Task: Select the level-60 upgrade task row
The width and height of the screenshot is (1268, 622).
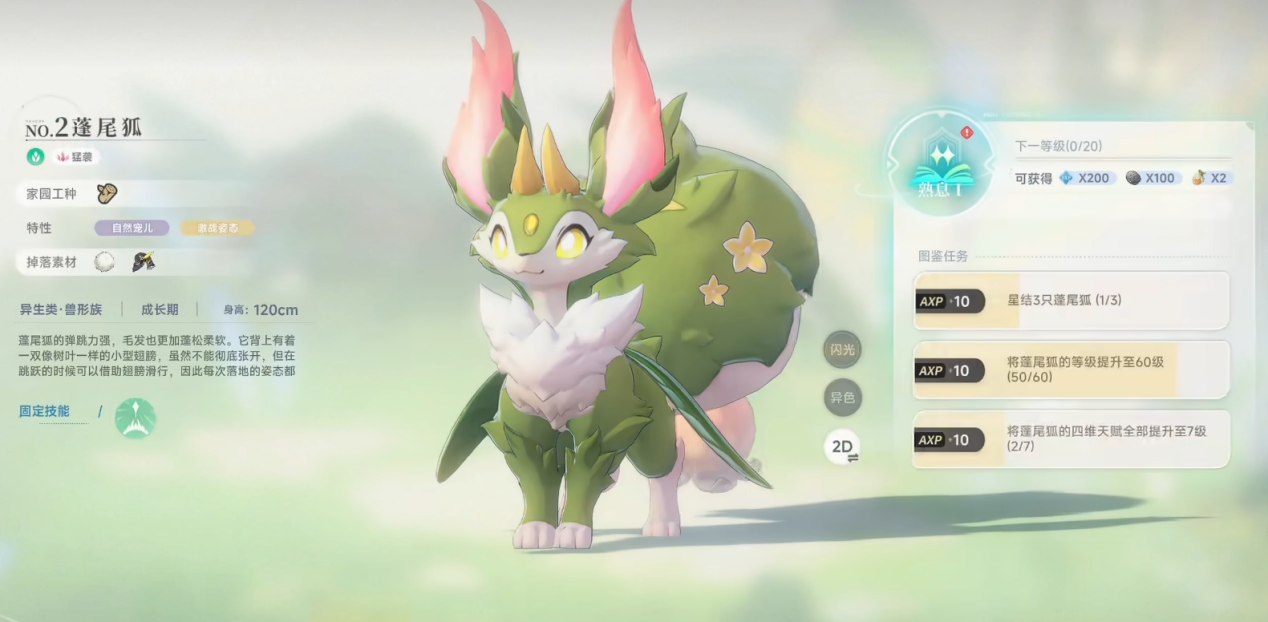Action: pos(1071,370)
